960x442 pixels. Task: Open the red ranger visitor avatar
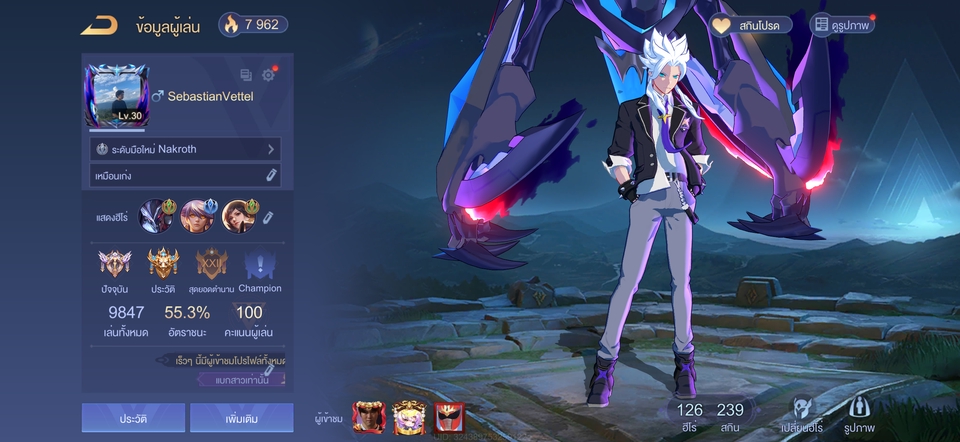click(x=449, y=414)
